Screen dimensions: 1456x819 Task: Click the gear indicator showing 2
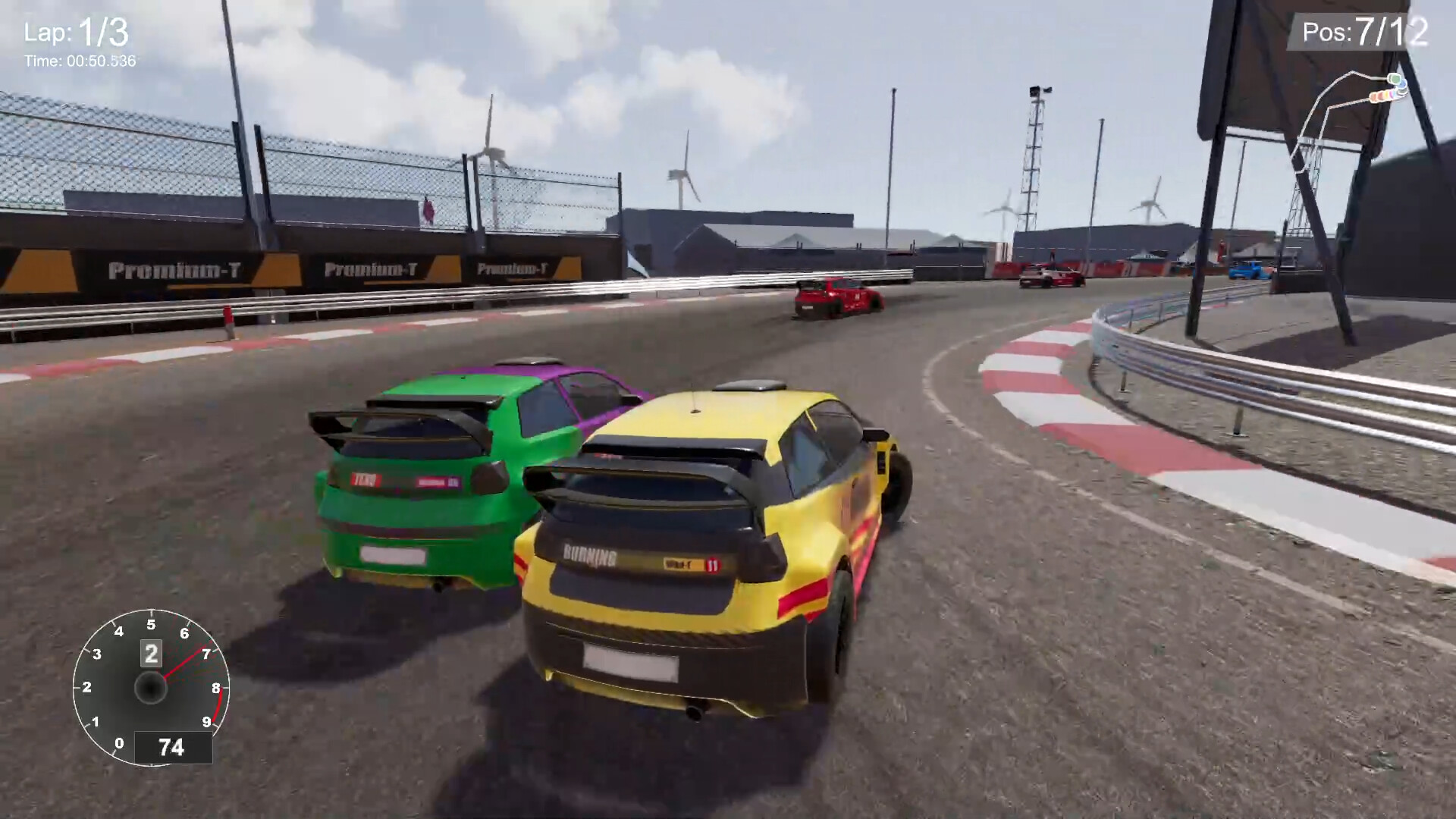tap(150, 654)
